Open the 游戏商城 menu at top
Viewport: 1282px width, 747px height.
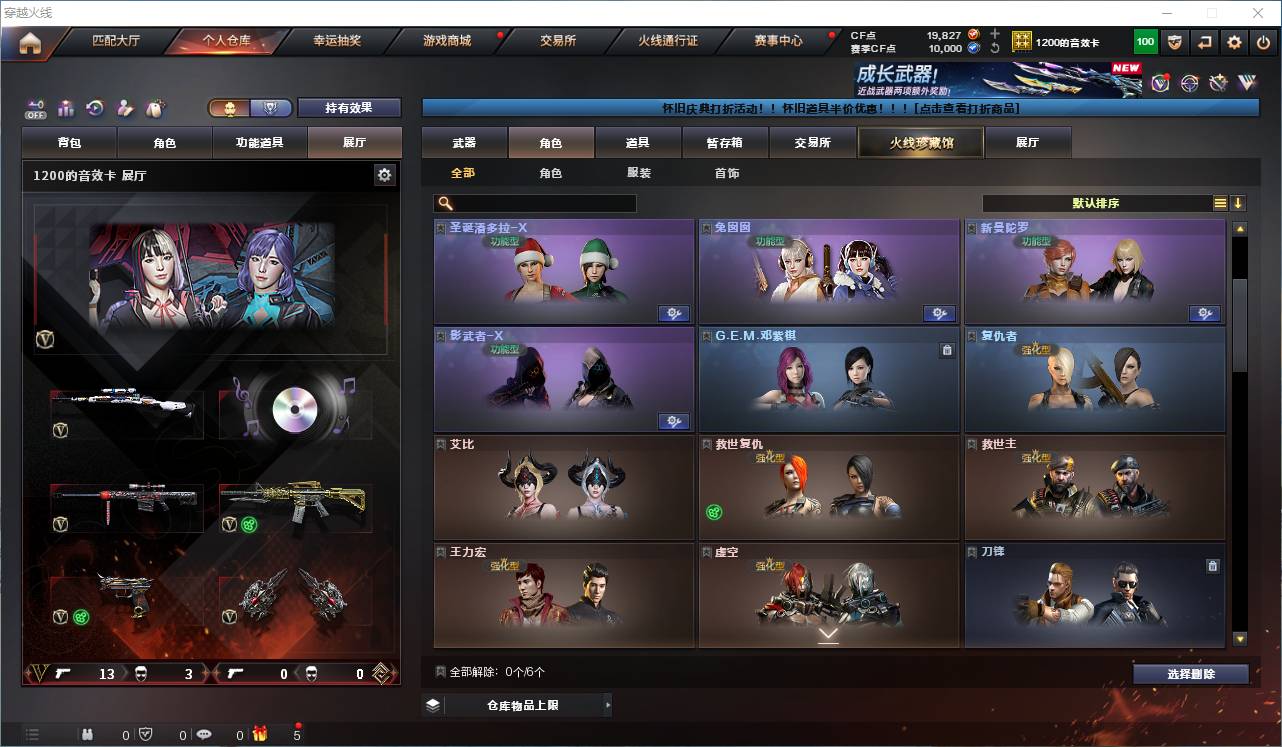tap(447, 42)
